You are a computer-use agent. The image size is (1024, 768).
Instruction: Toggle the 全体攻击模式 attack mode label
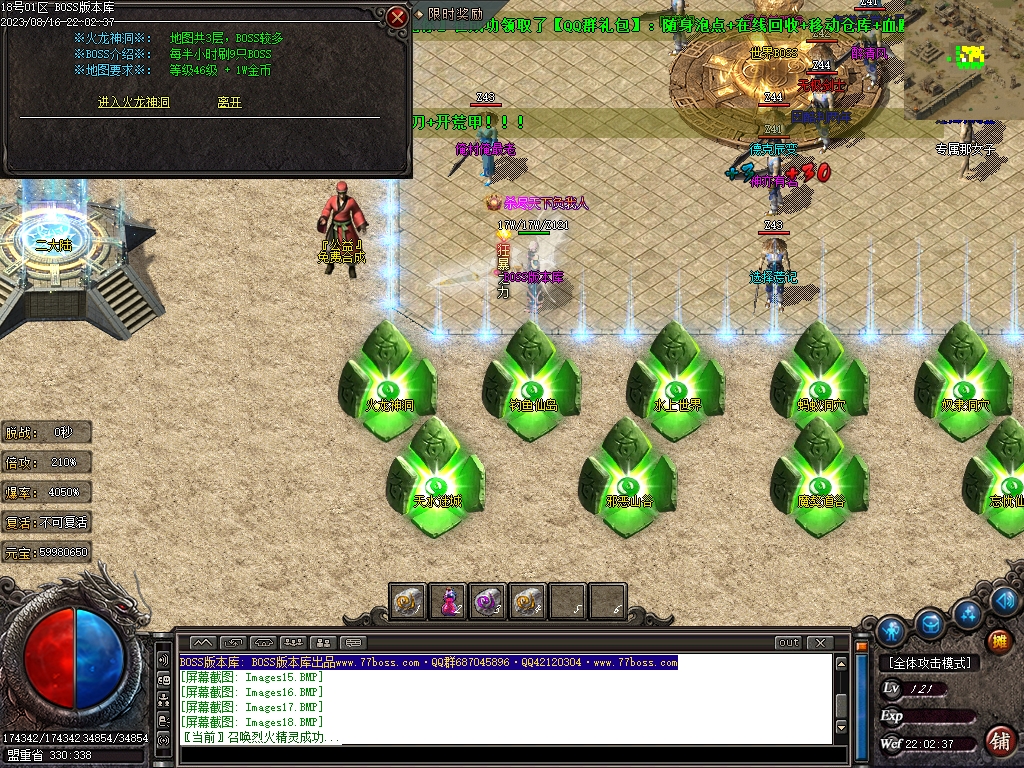coord(930,662)
